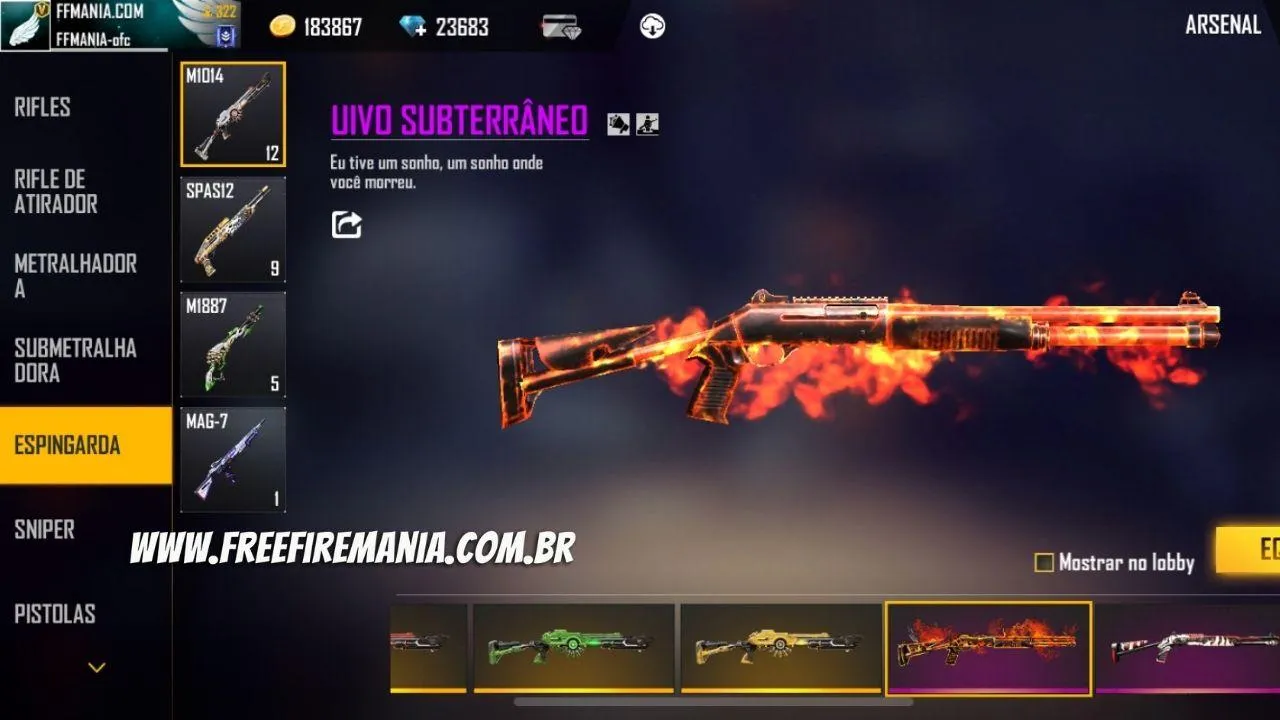Click the cloud download icon in top bar

pyautogui.click(x=652, y=25)
